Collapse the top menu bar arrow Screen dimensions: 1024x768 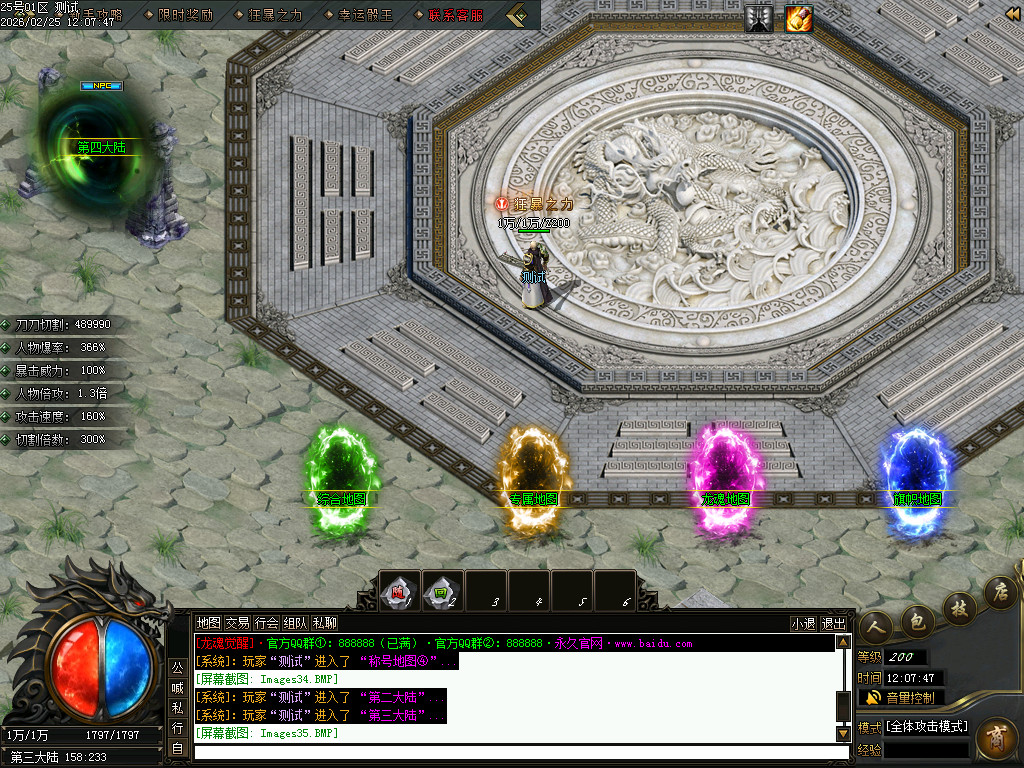(516, 15)
